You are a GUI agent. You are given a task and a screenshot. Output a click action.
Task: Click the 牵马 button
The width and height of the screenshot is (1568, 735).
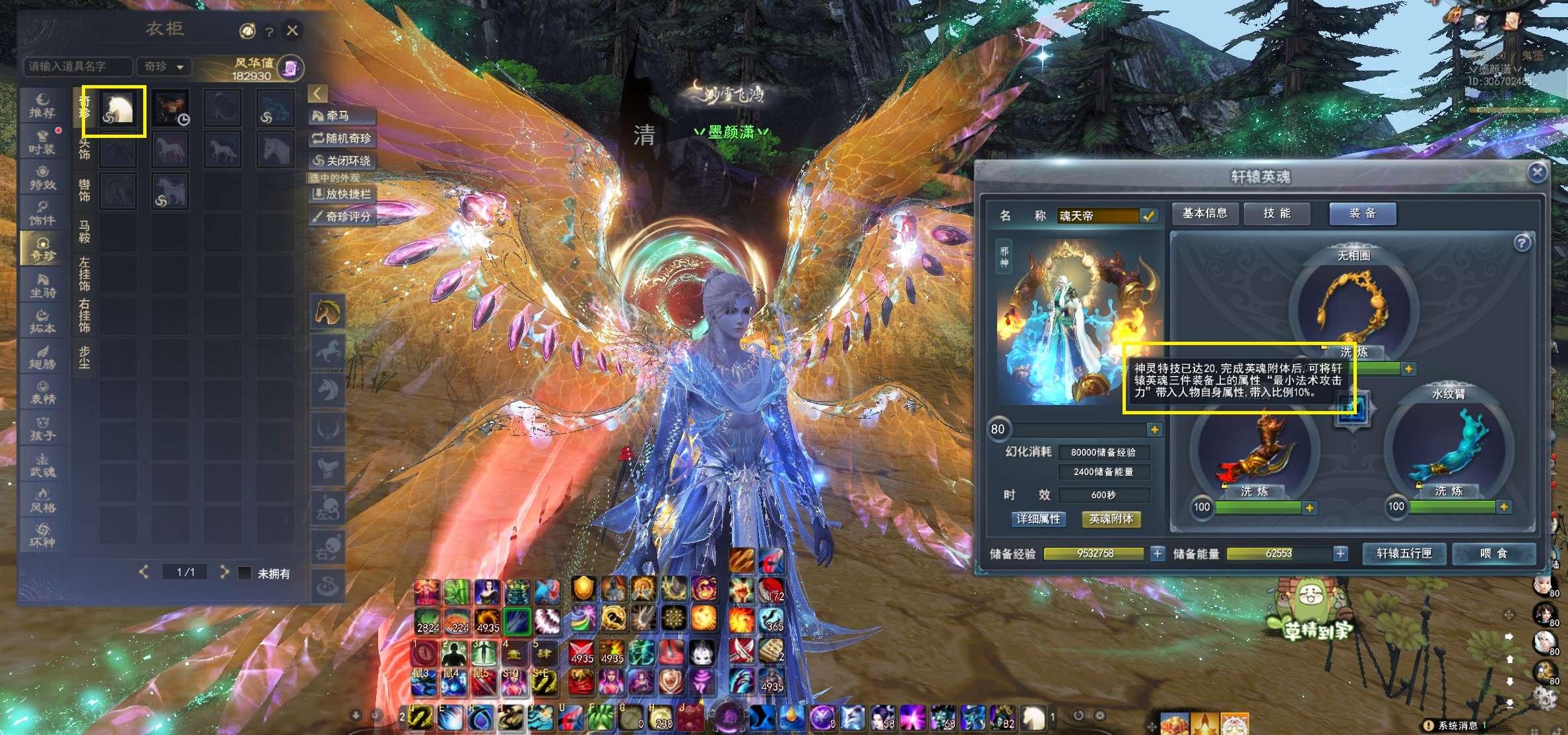point(341,116)
